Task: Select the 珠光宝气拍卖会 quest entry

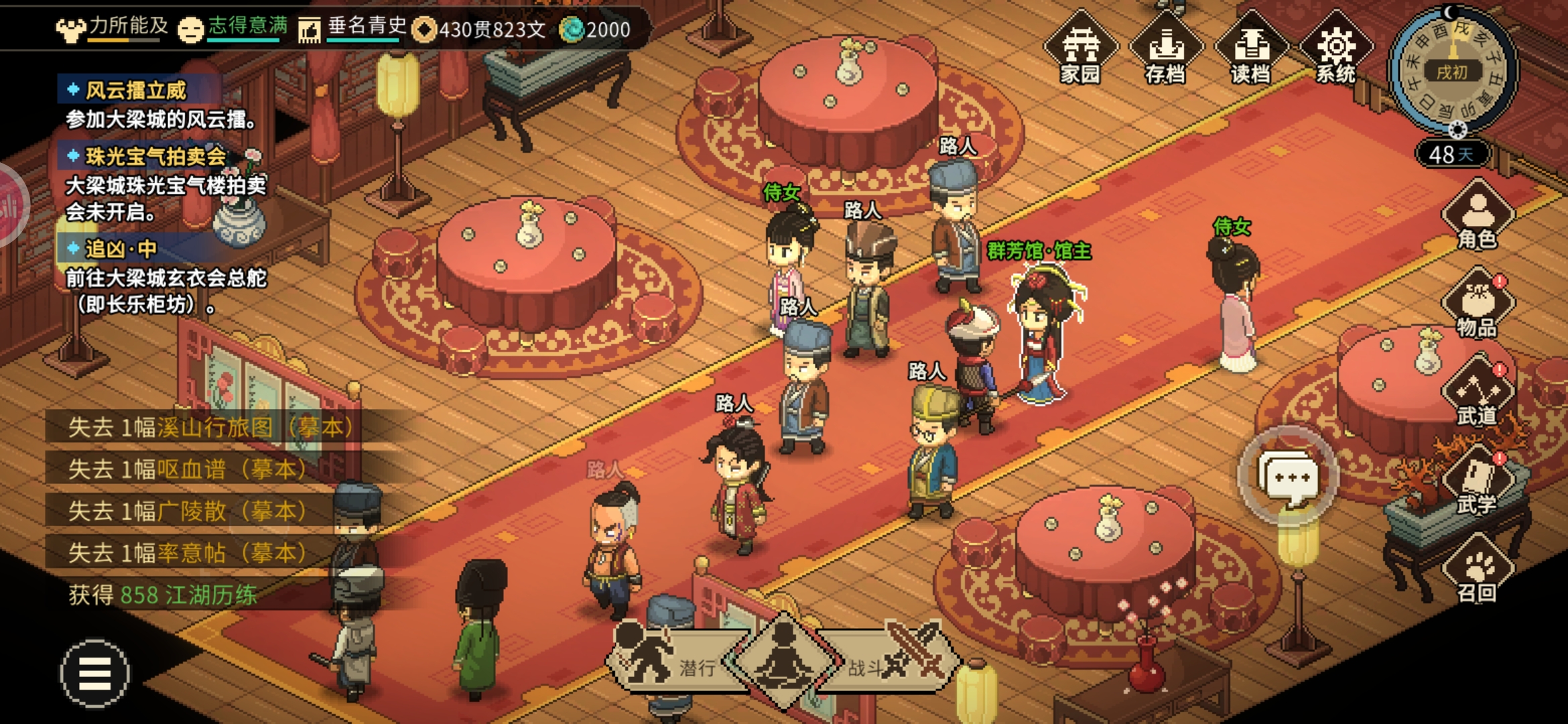Action: click(x=155, y=157)
